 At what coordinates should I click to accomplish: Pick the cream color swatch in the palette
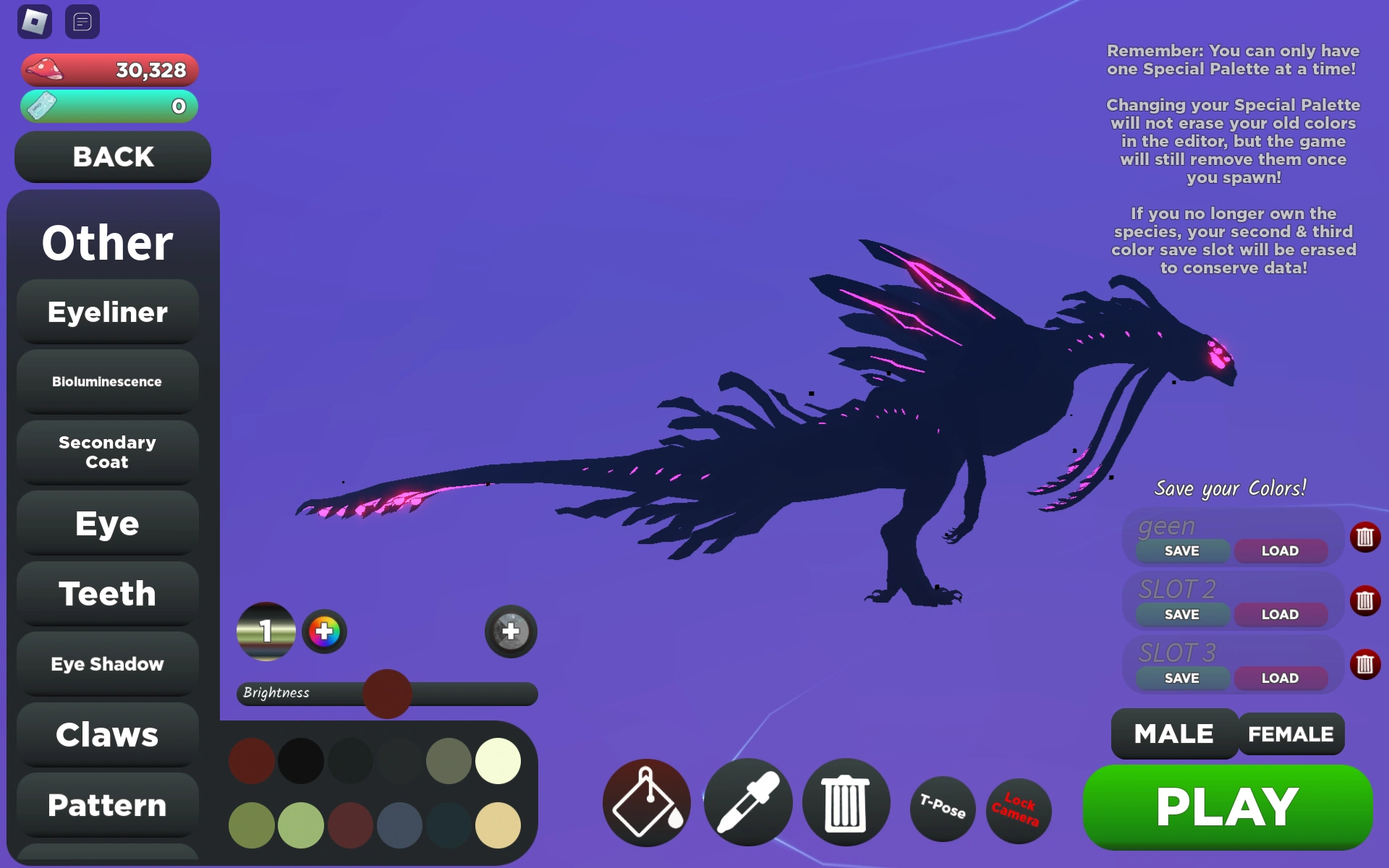pos(498,761)
